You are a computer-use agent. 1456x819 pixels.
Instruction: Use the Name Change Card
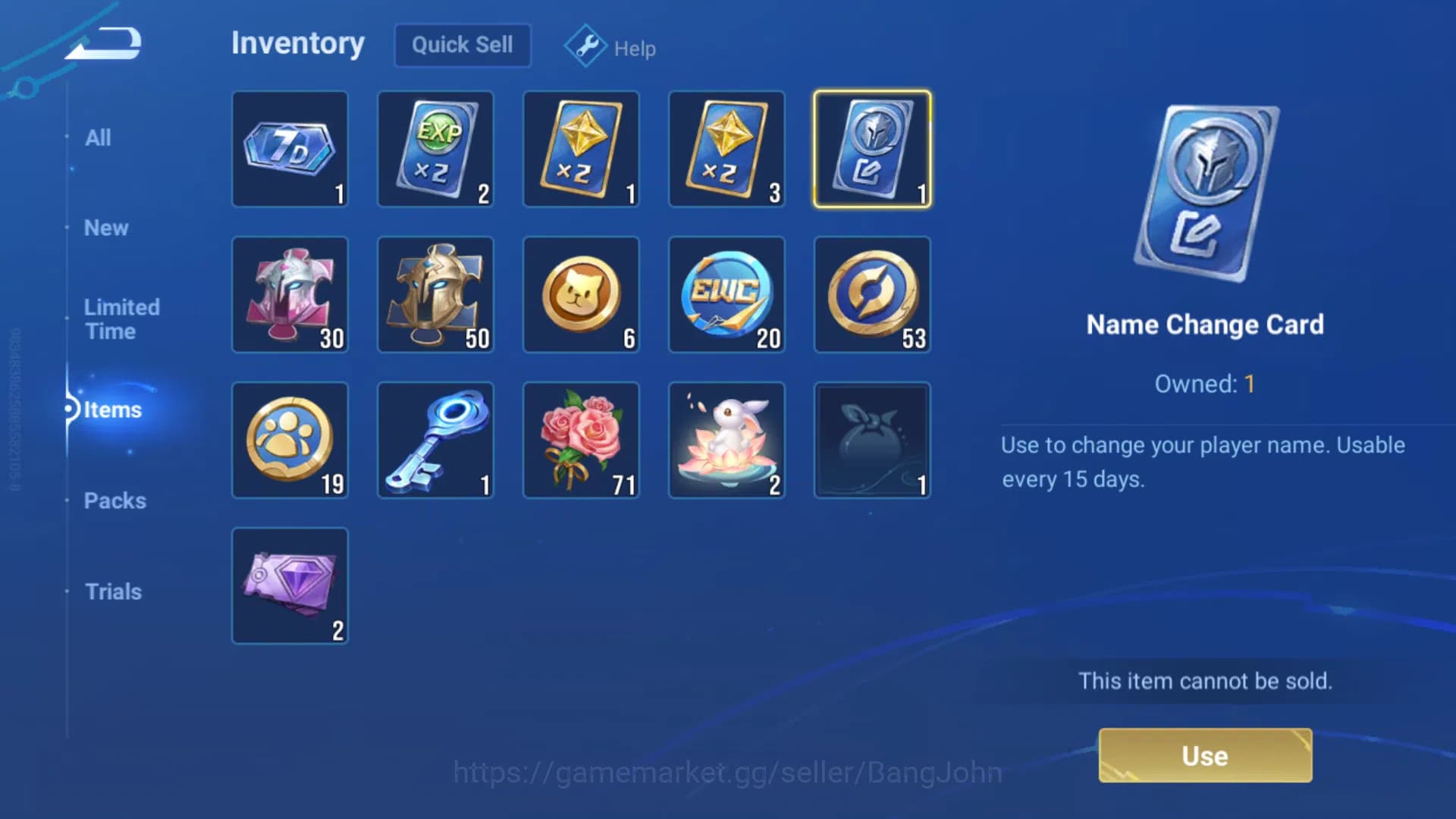click(1204, 755)
